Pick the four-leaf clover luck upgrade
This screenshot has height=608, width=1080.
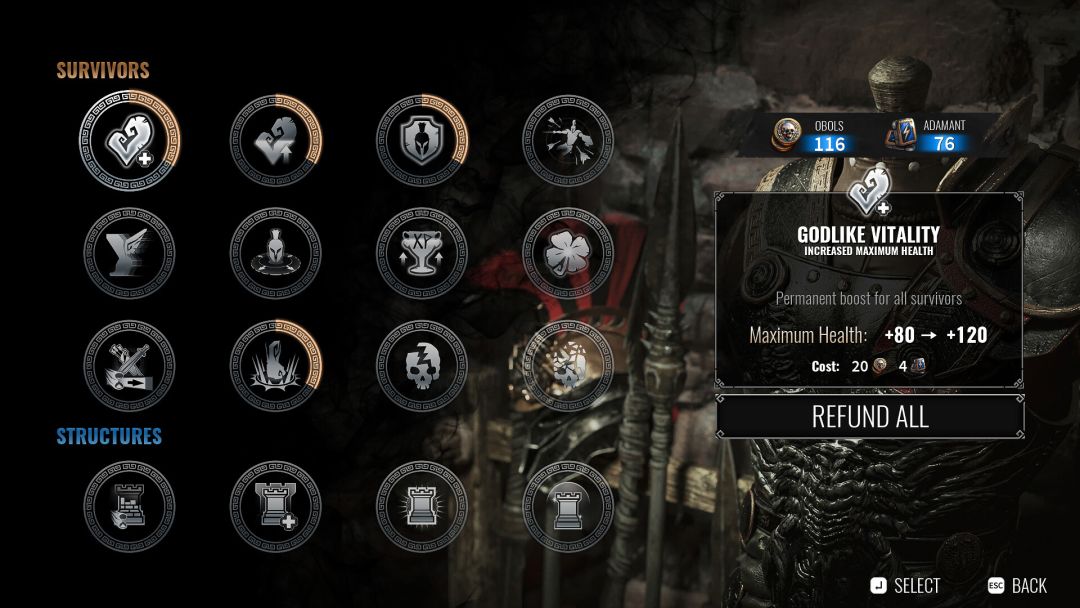click(x=569, y=254)
